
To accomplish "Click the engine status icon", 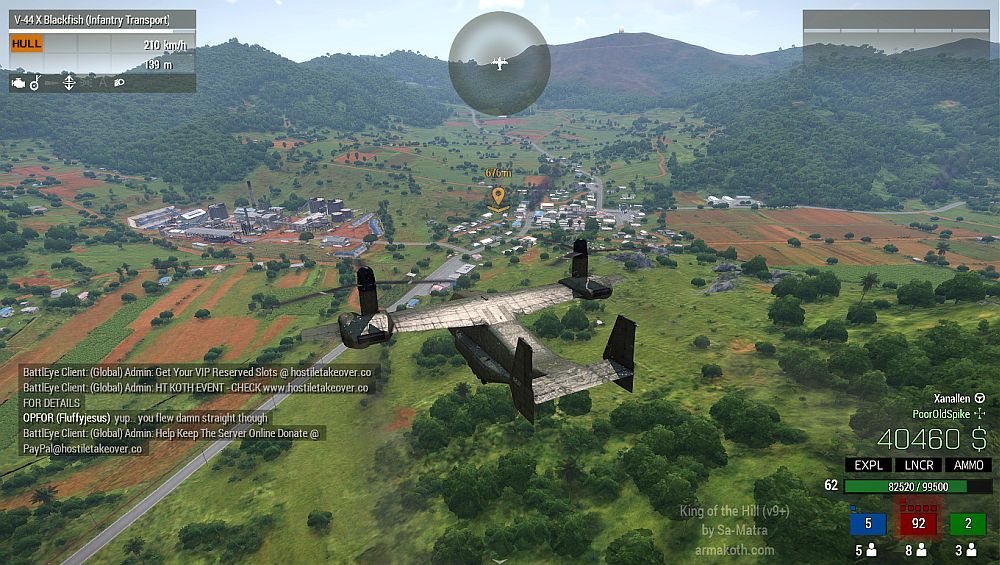I will point(17,83).
